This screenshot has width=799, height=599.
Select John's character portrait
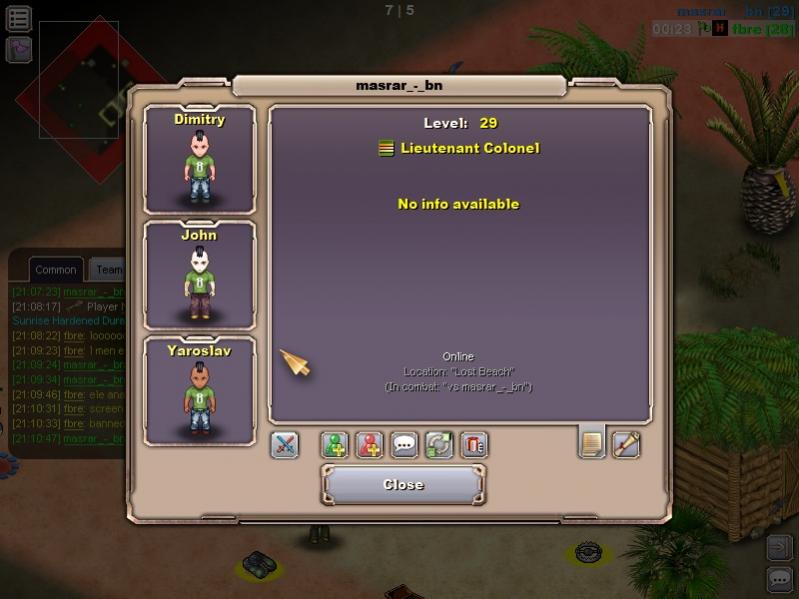199,275
